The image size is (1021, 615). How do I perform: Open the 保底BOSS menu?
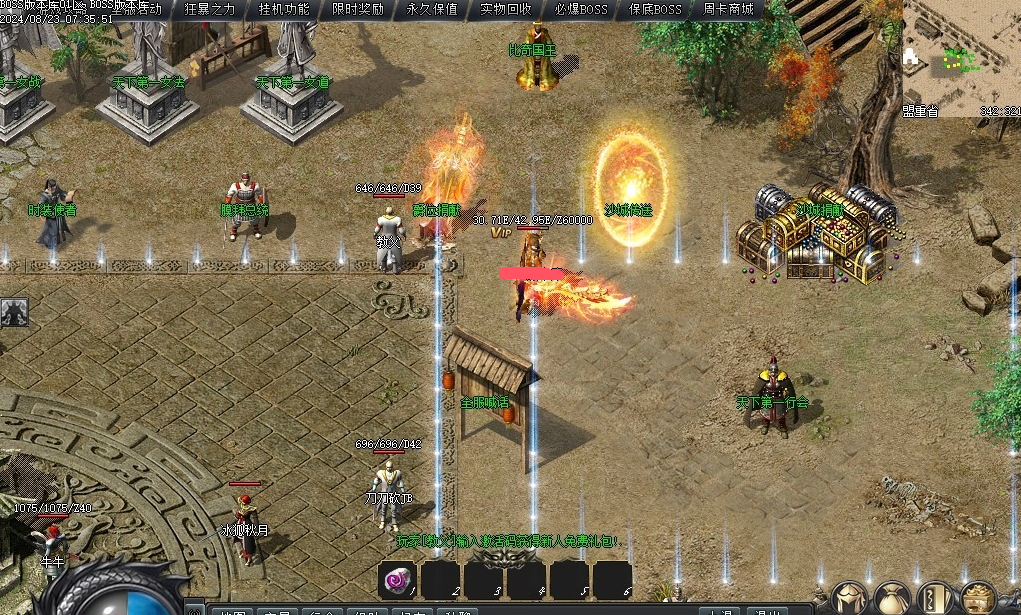(x=655, y=10)
